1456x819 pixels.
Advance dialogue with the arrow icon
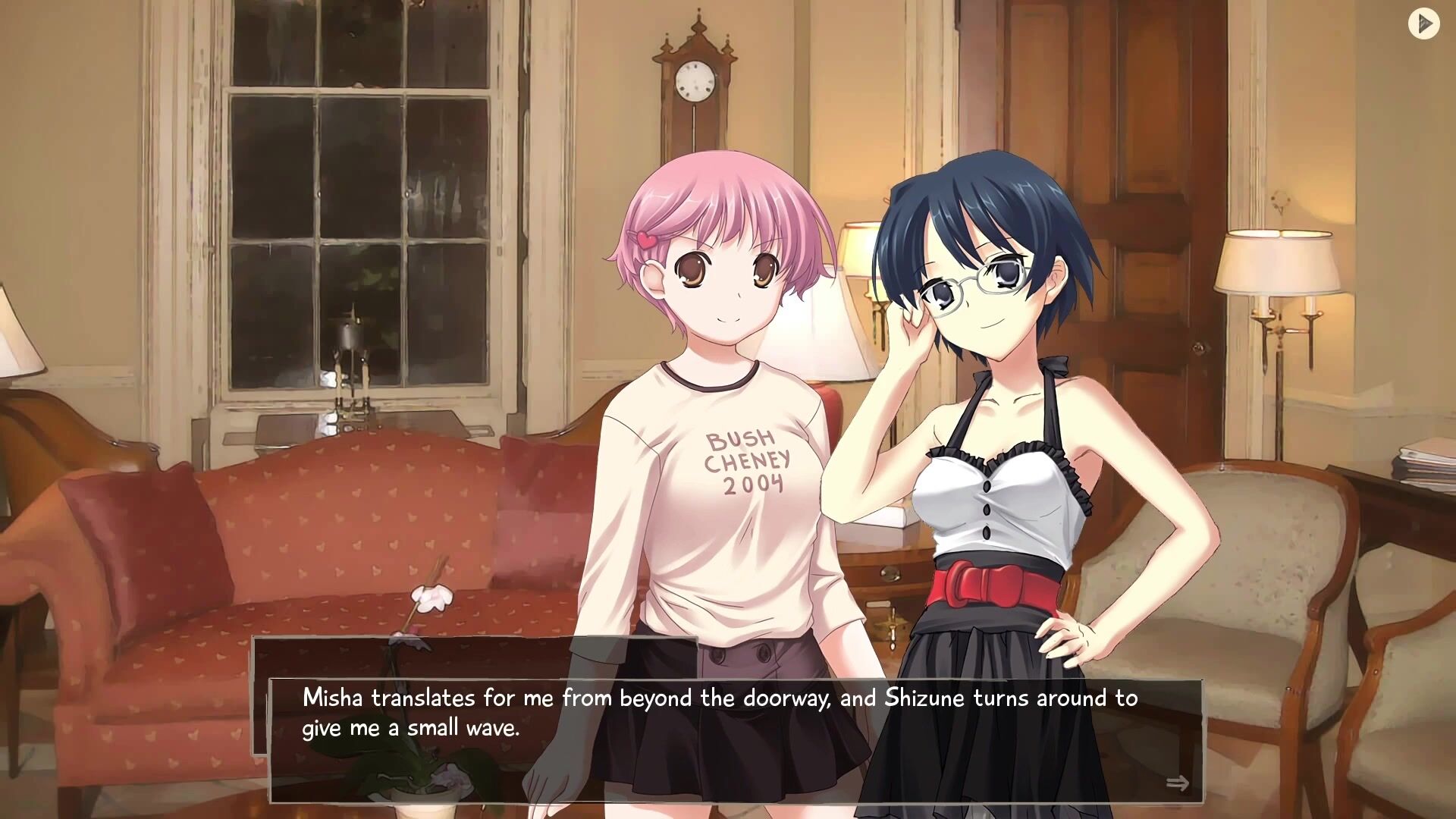click(1177, 783)
